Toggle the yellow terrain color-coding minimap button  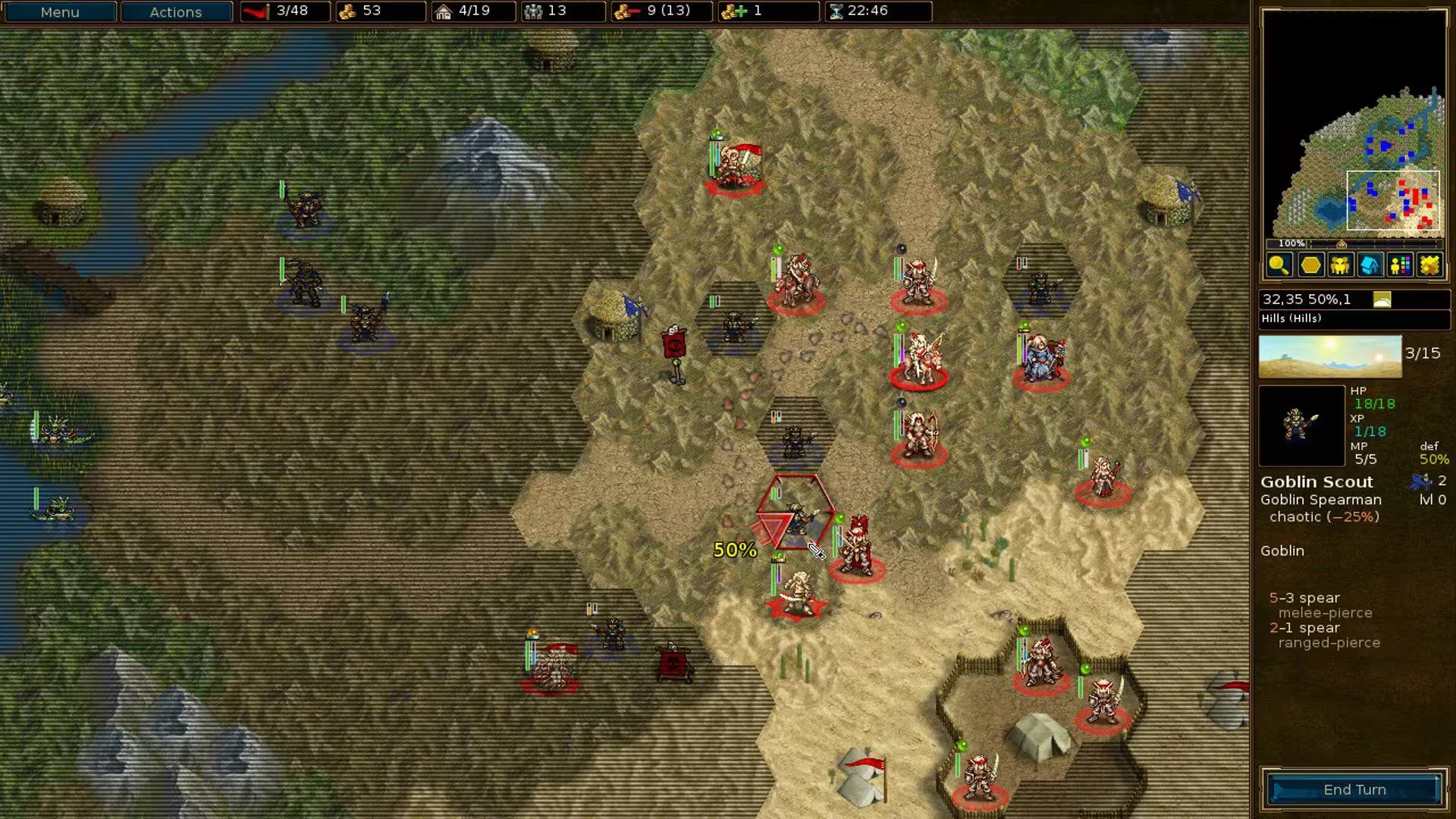coord(1429,265)
